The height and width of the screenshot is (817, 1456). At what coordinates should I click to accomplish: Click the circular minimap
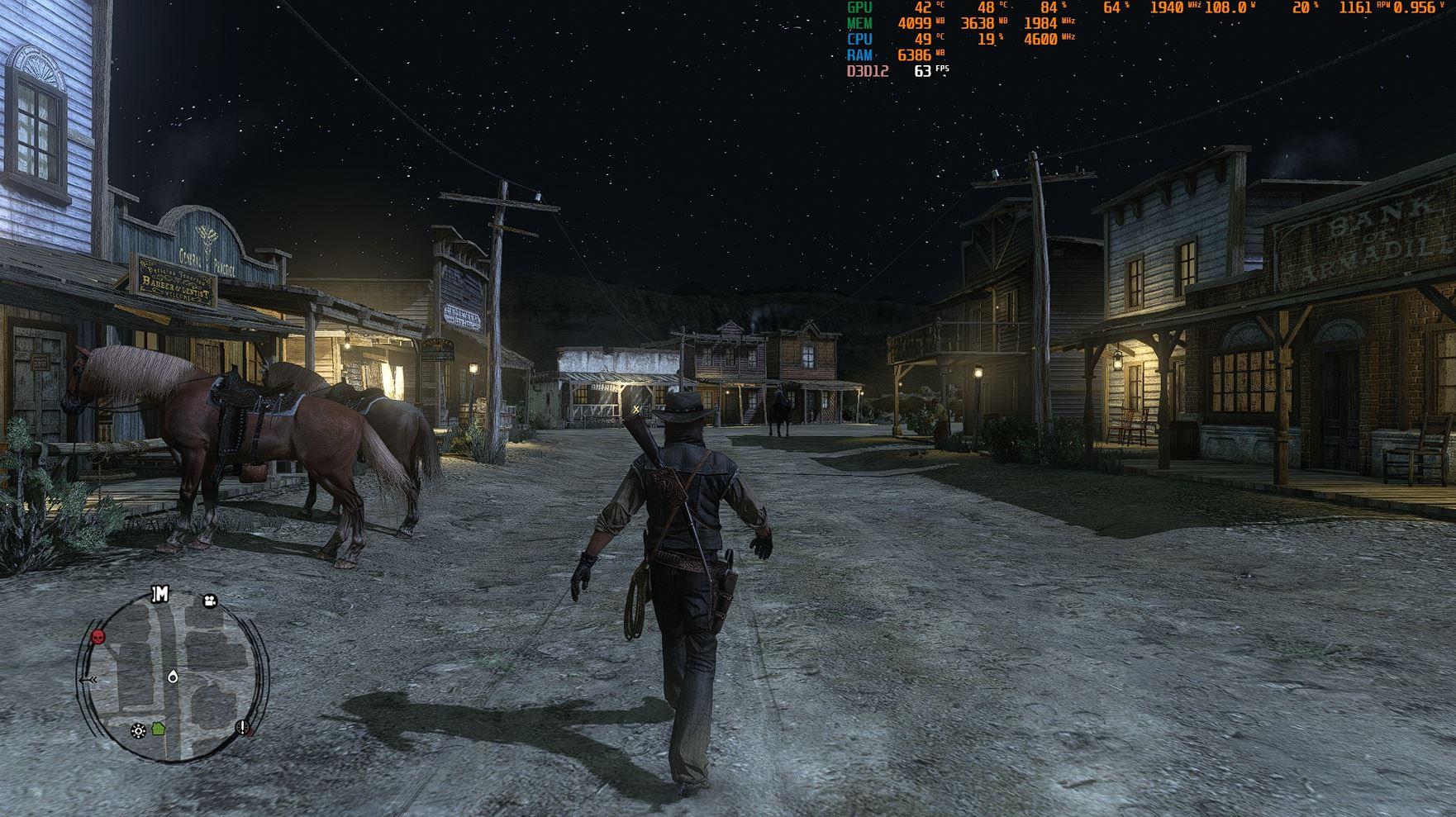tap(173, 677)
